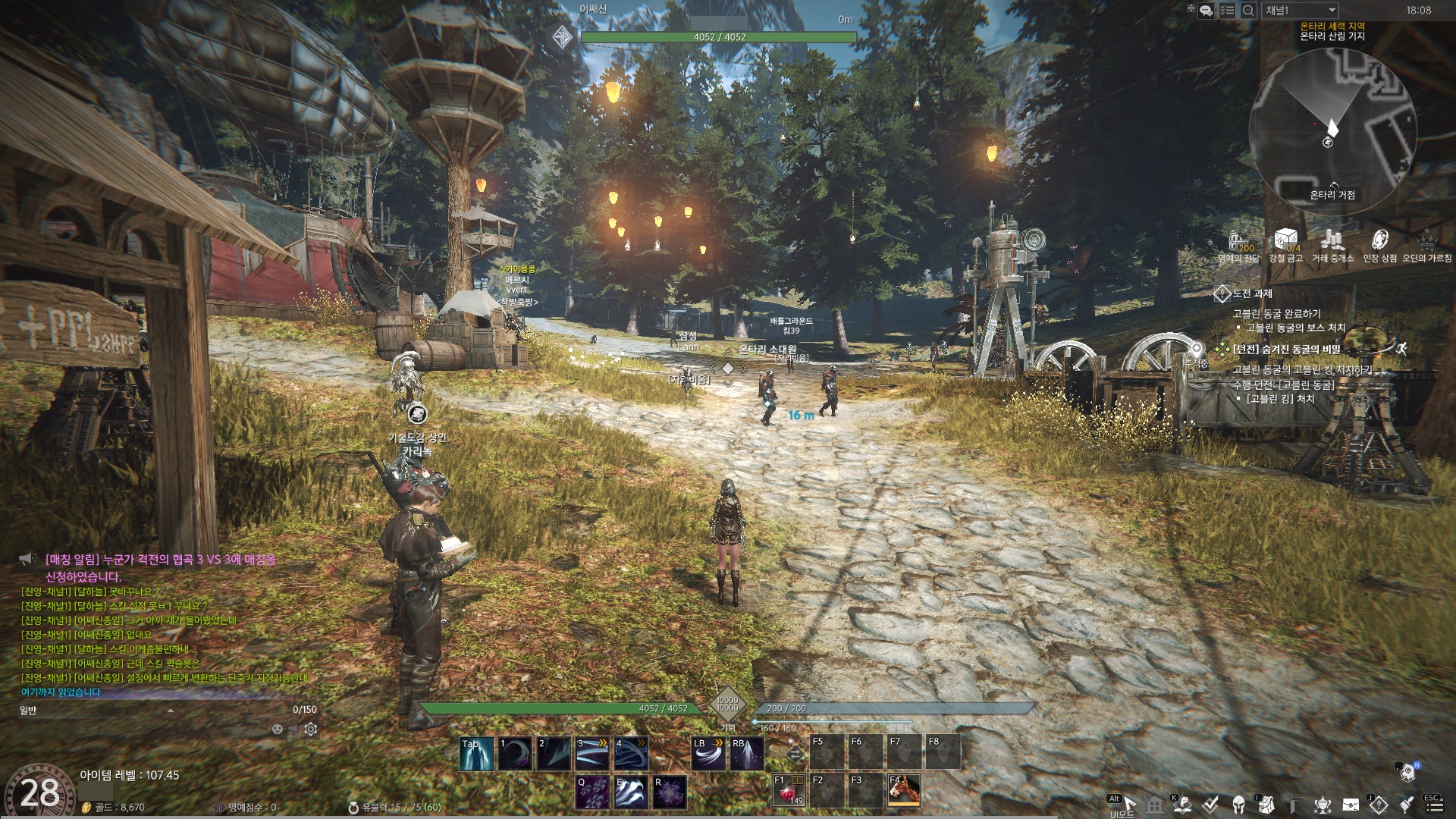Image resolution: width=1456 pixels, height=819 pixels.
Task: Use the red health potion in F1
Action: (789, 791)
